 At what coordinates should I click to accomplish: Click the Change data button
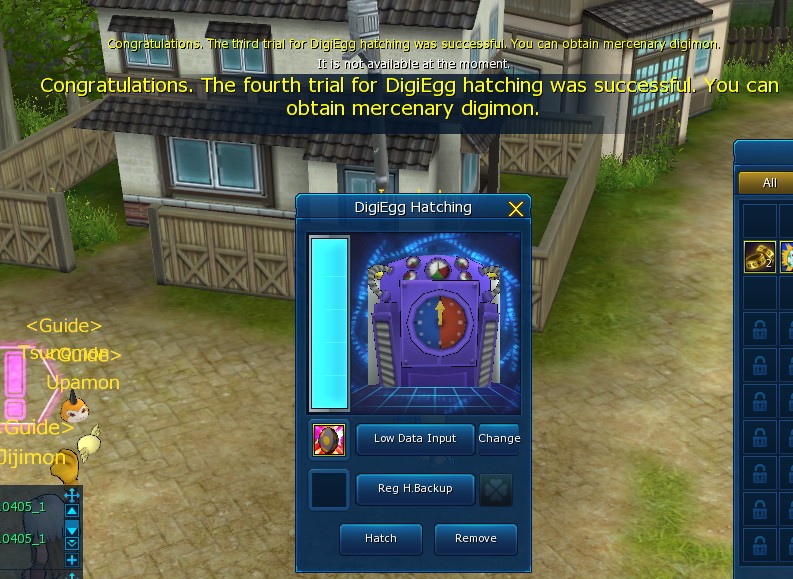click(x=499, y=439)
